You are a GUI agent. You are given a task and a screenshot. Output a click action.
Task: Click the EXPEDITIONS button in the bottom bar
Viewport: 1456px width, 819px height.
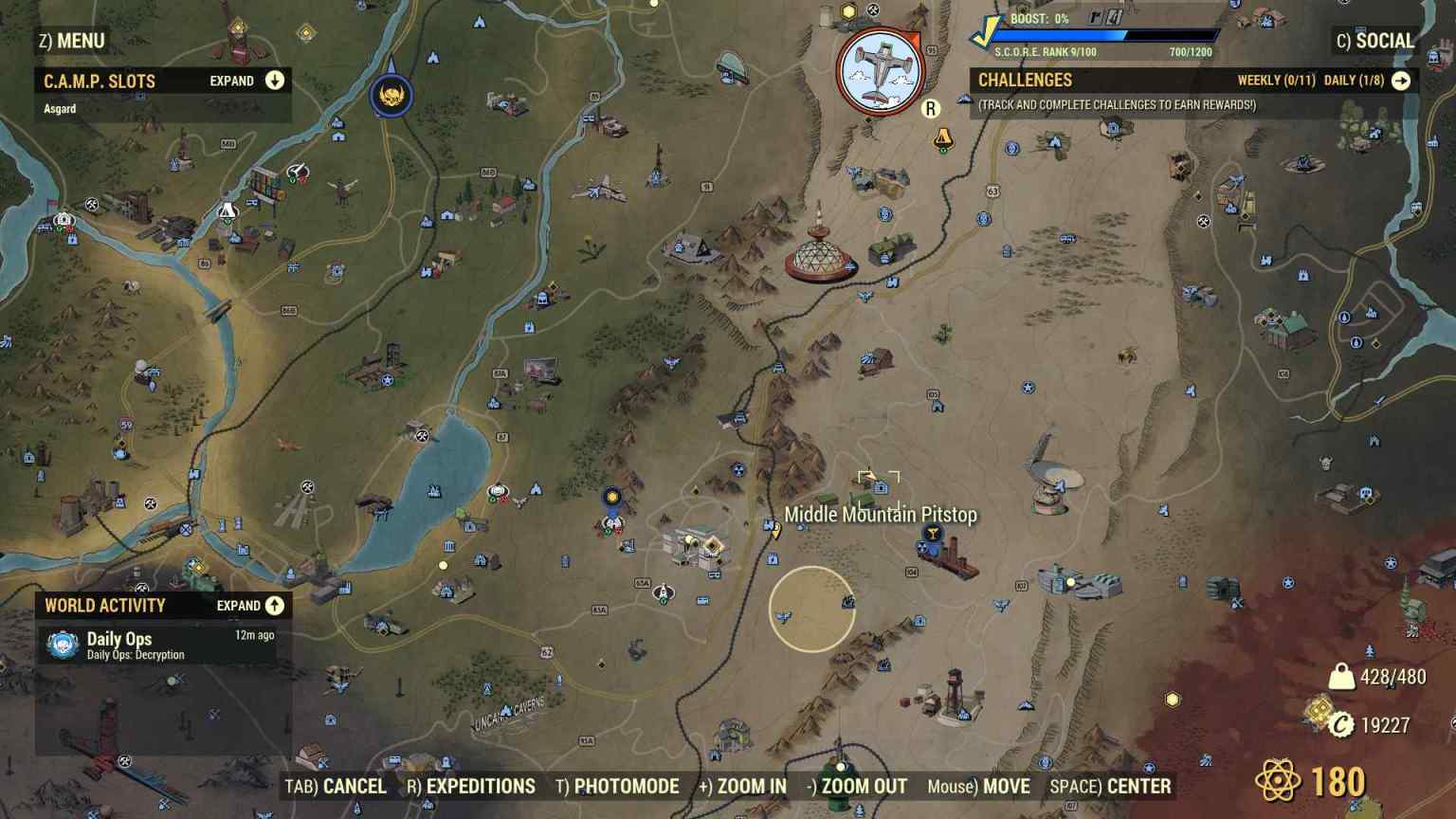pyautogui.click(x=471, y=786)
